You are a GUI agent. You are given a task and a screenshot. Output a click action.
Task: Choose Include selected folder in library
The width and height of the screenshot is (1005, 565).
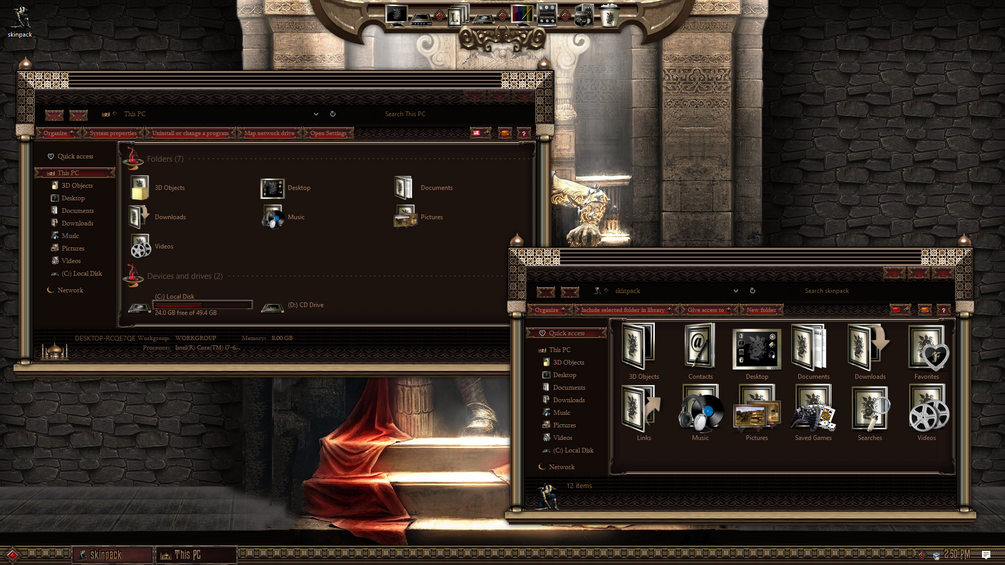click(x=622, y=310)
